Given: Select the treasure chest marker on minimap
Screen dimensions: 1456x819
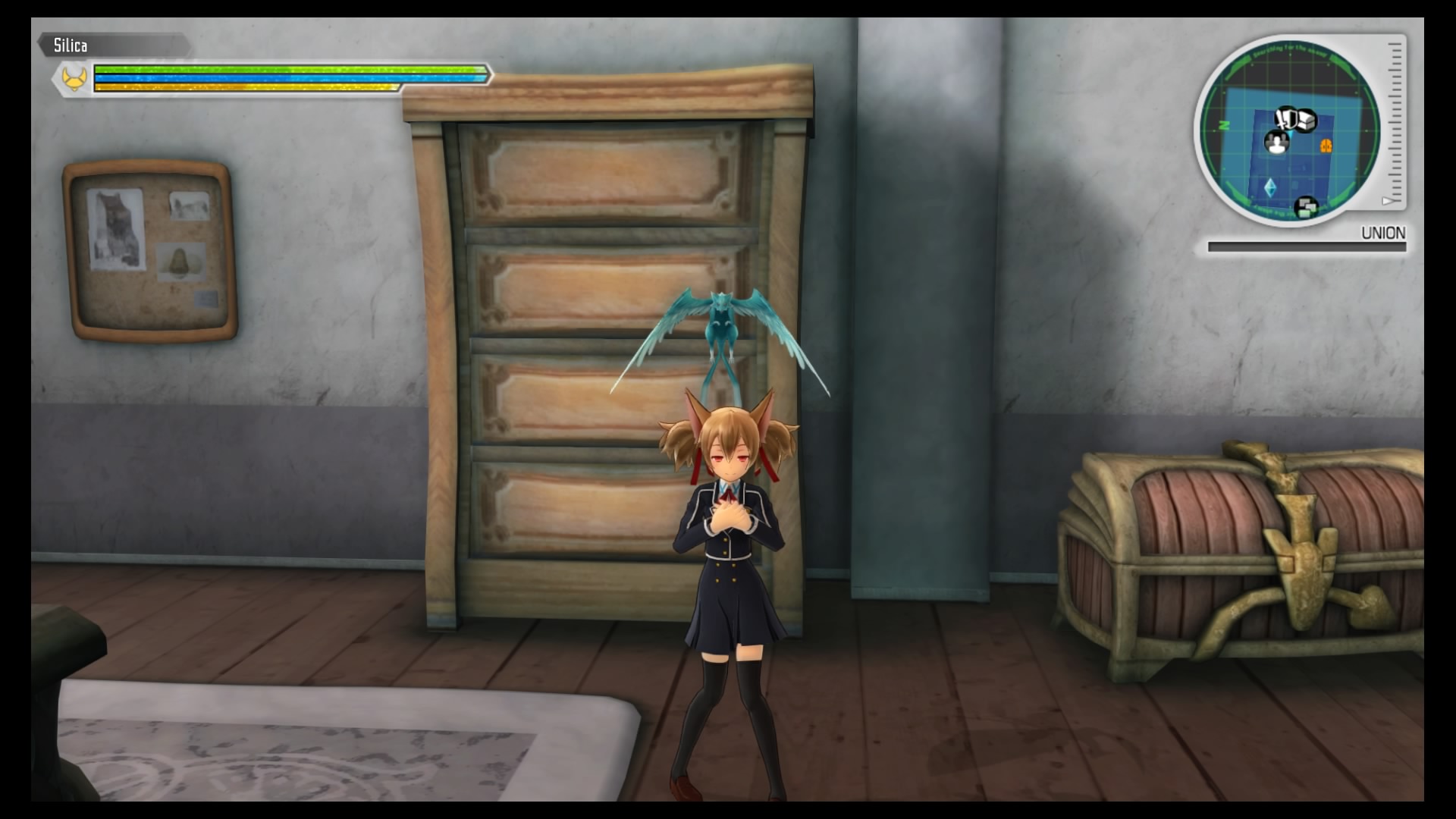Looking at the screenshot, I should click(x=1305, y=121).
